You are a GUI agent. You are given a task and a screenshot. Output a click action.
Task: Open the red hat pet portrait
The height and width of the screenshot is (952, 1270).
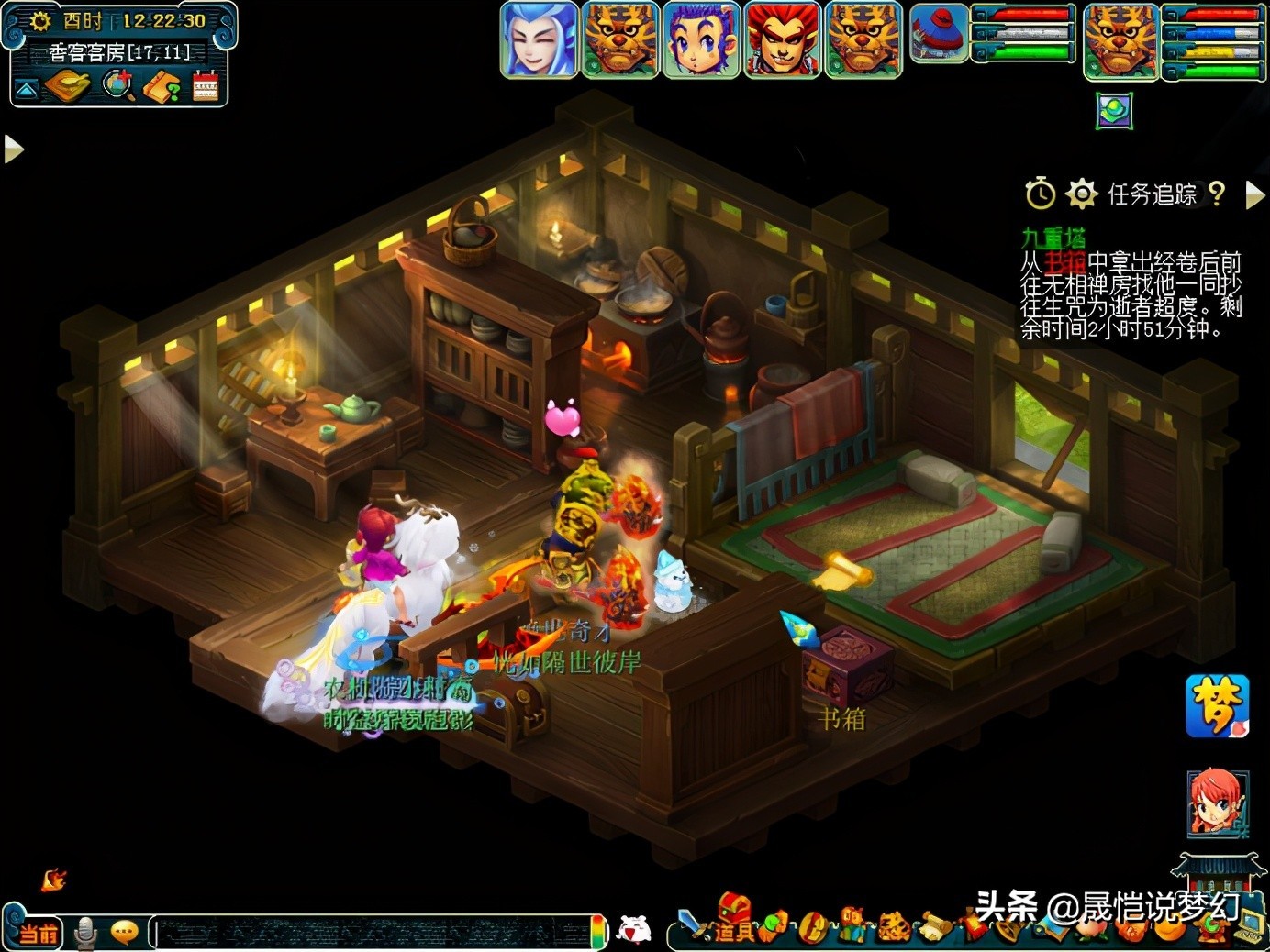(x=939, y=33)
